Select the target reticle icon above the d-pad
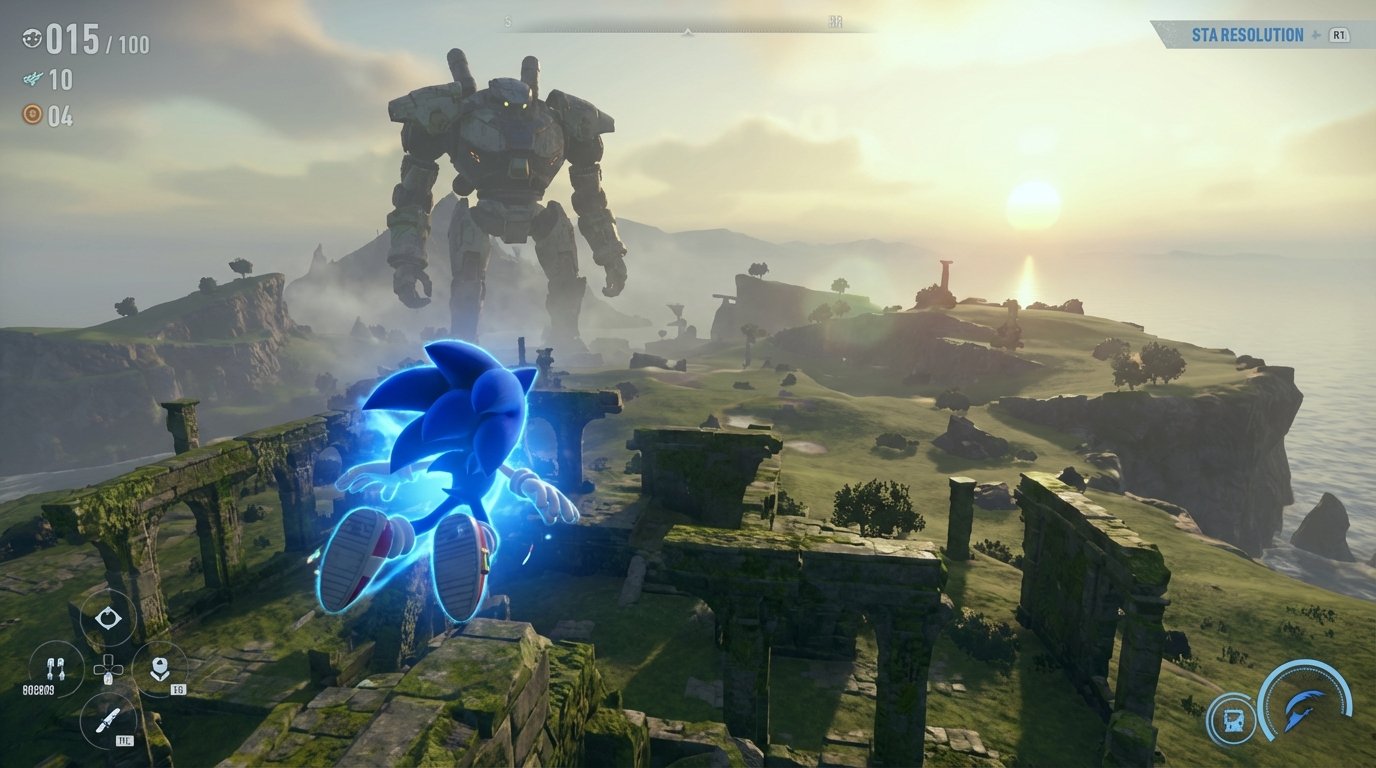The height and width of the screenshot is (768, 1376). (108, 617)
